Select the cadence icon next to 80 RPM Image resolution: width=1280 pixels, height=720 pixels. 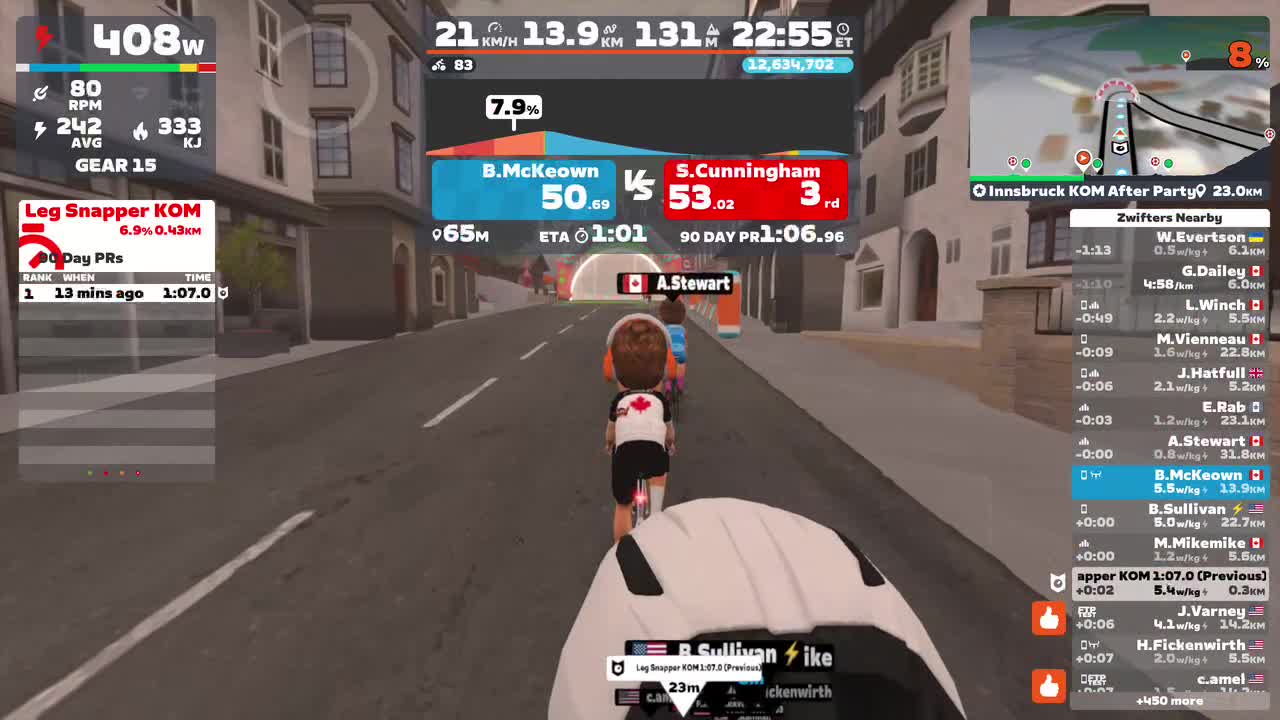click(x=42, y=92)
